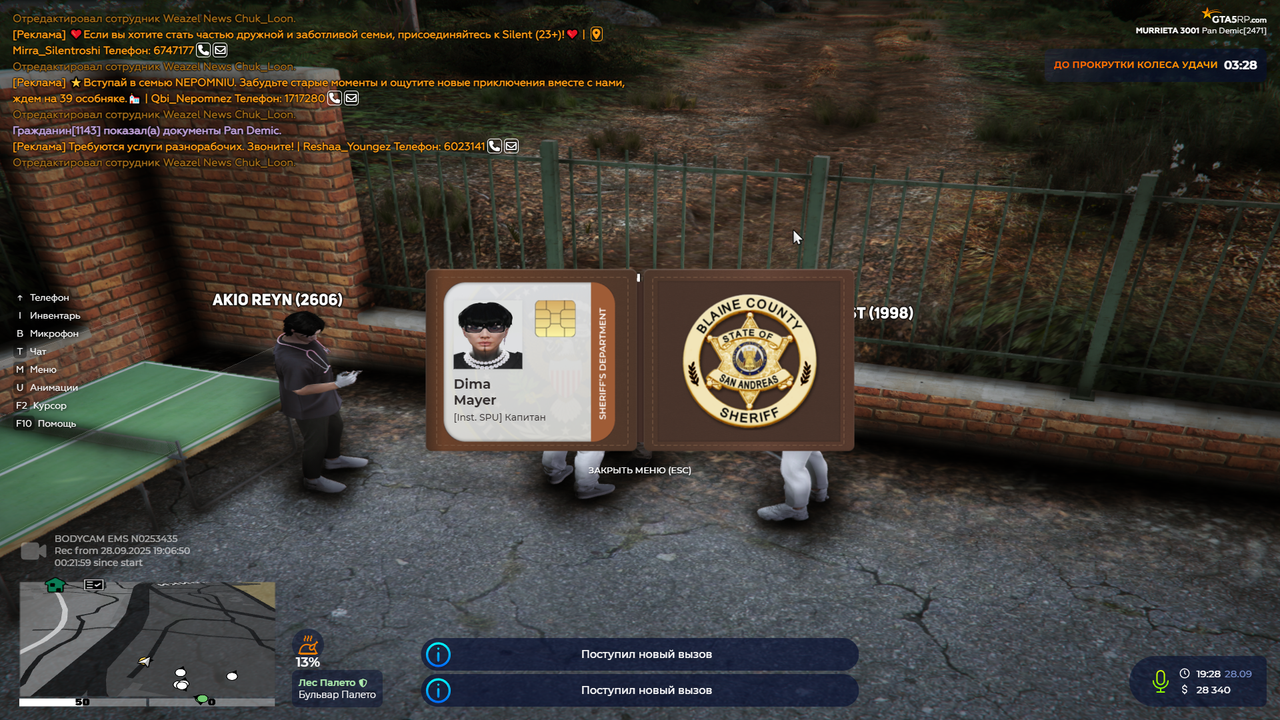Call Mirra_Silentroshi using the phone icon
Screen dimensions: 1280x720
tap(204, 50)
